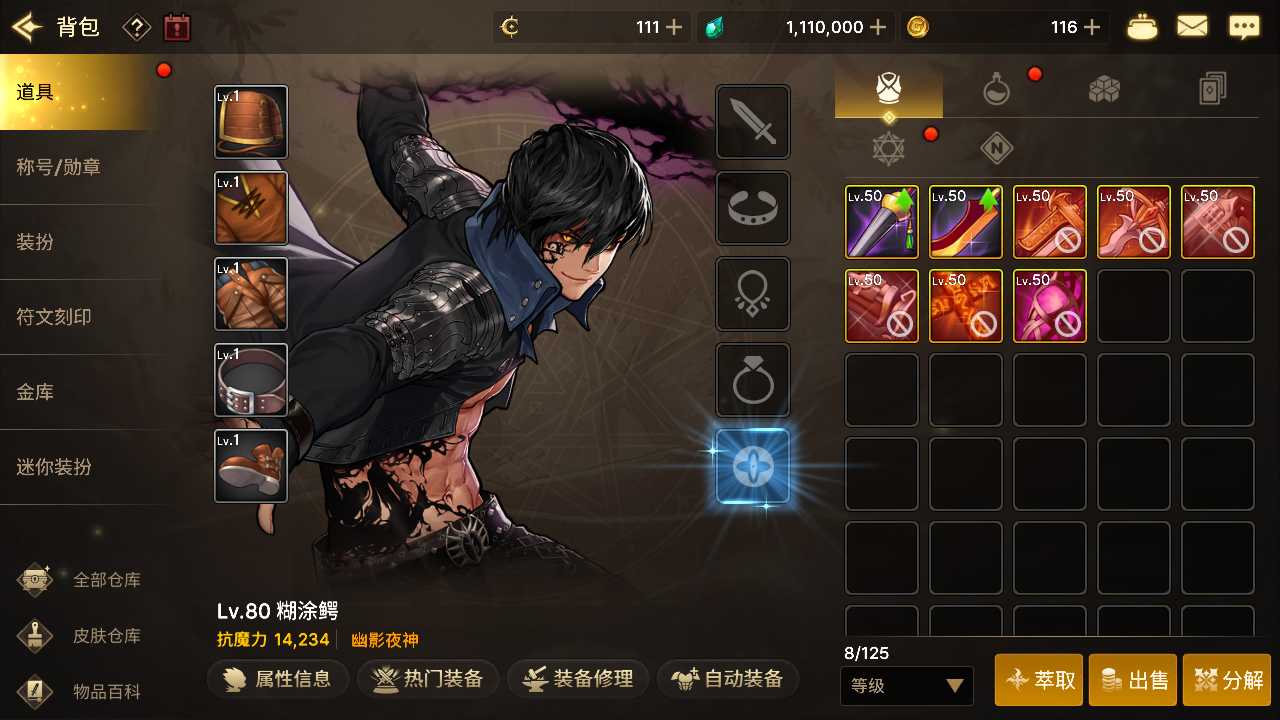The height and width of the screenshot is (720, 1280).
Task: Click the N-marked equipment sub-tab
Action: [995, 147]
